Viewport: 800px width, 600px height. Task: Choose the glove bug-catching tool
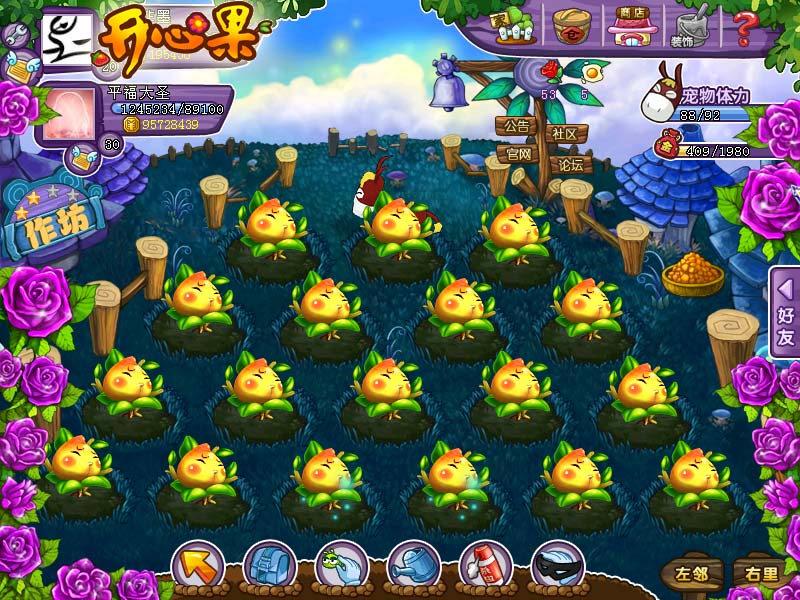pos(341,566)
